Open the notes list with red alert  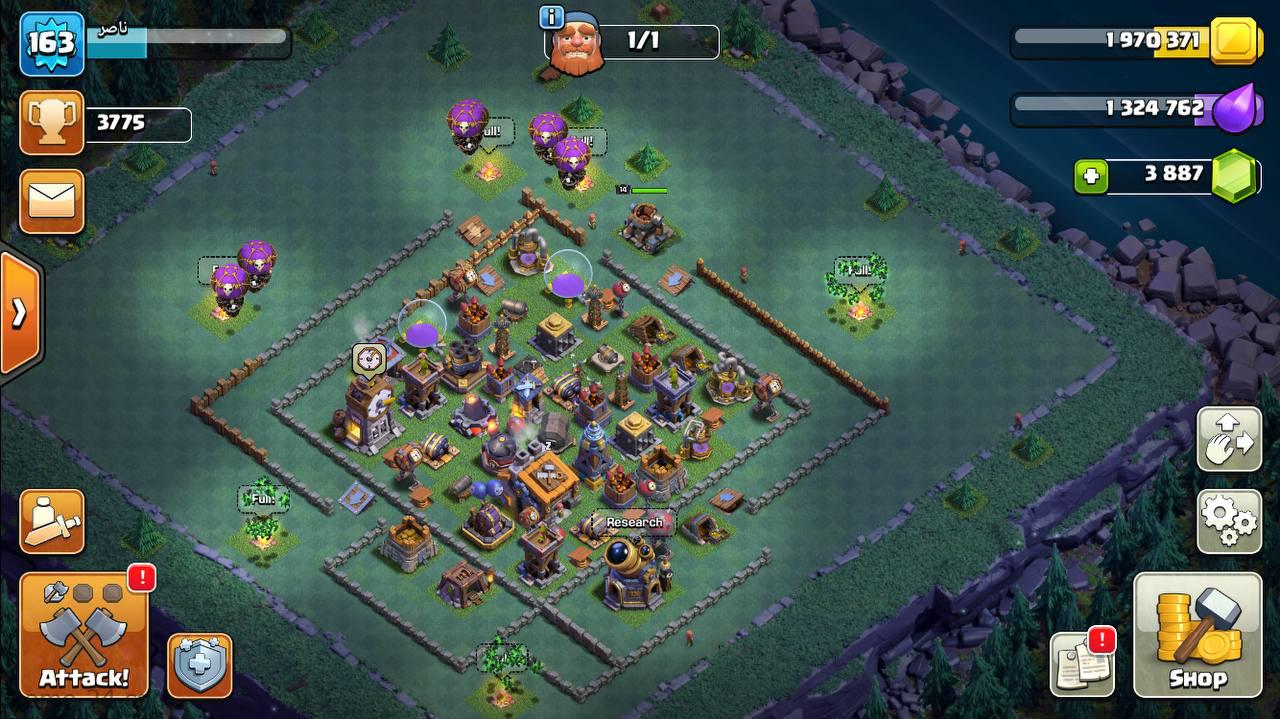click(1082, 663)
